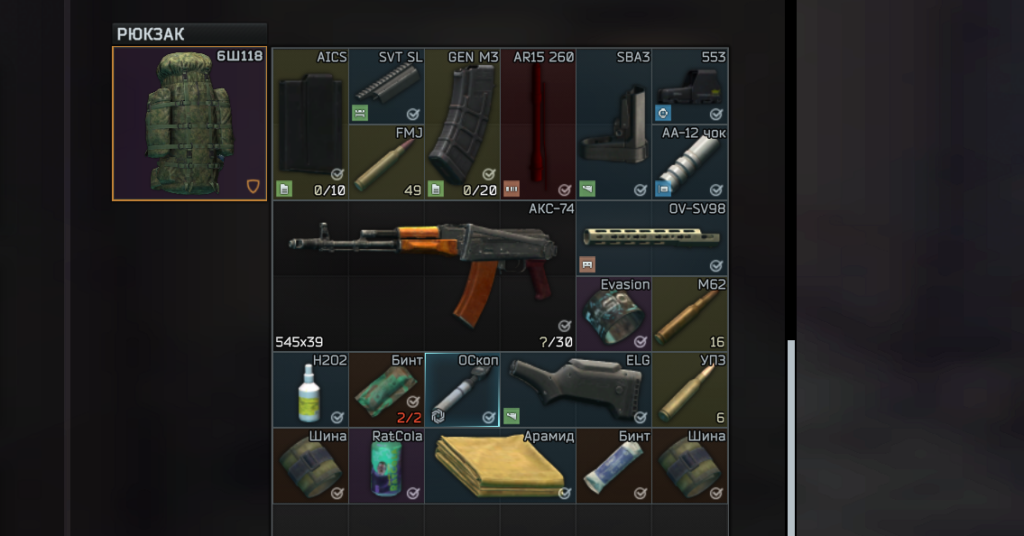Select the 6Ш118 backpack slot
This screenshot has width=1024, height=536.
tap(189, 123)
